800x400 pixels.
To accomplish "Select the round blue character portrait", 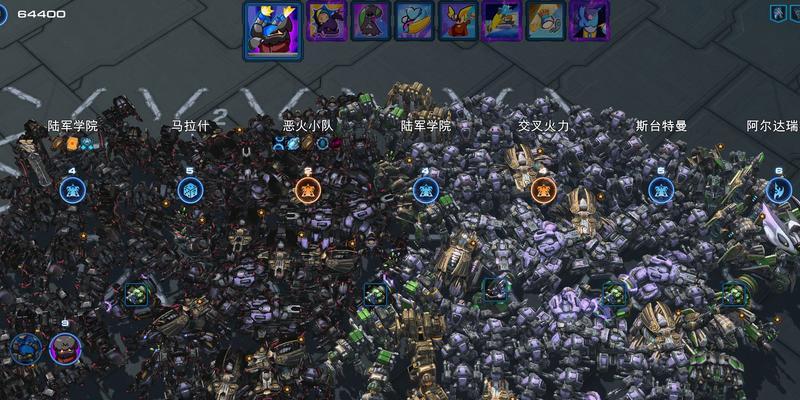I will [26, 348].
